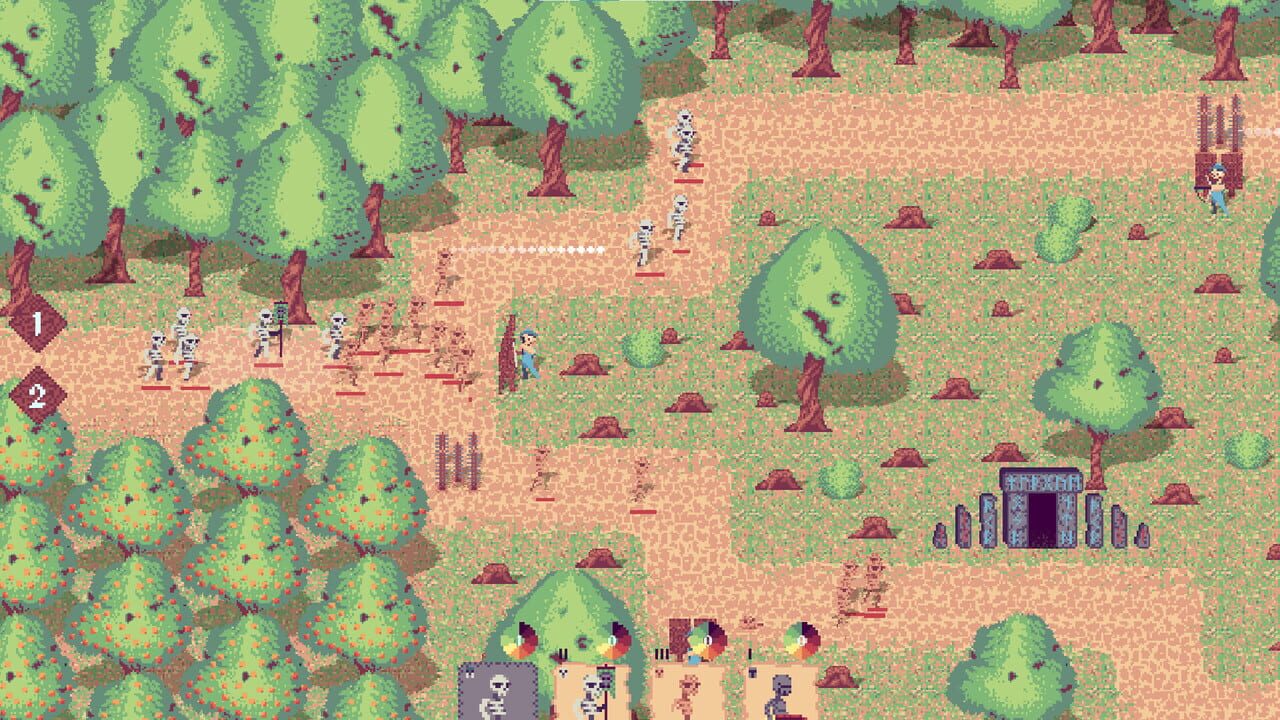Click the III cost pips on the goblin card
Image resolution: width=1280 pixels, height=720 pixels.
[662, 652]
